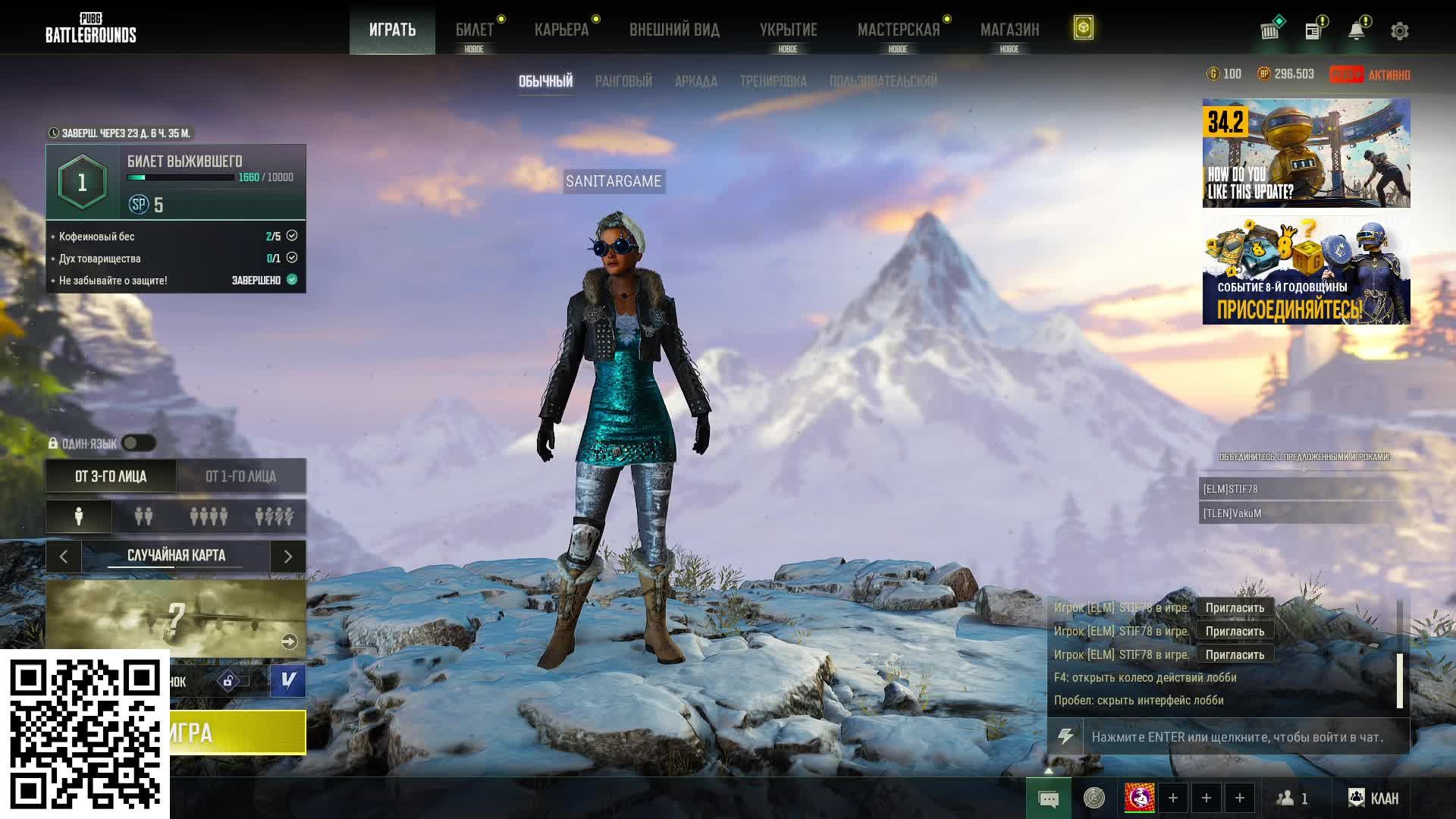Viewport: 1456px width, 819px height.
Task: Select the Ранговый game mode
Action: click(623, 81)
